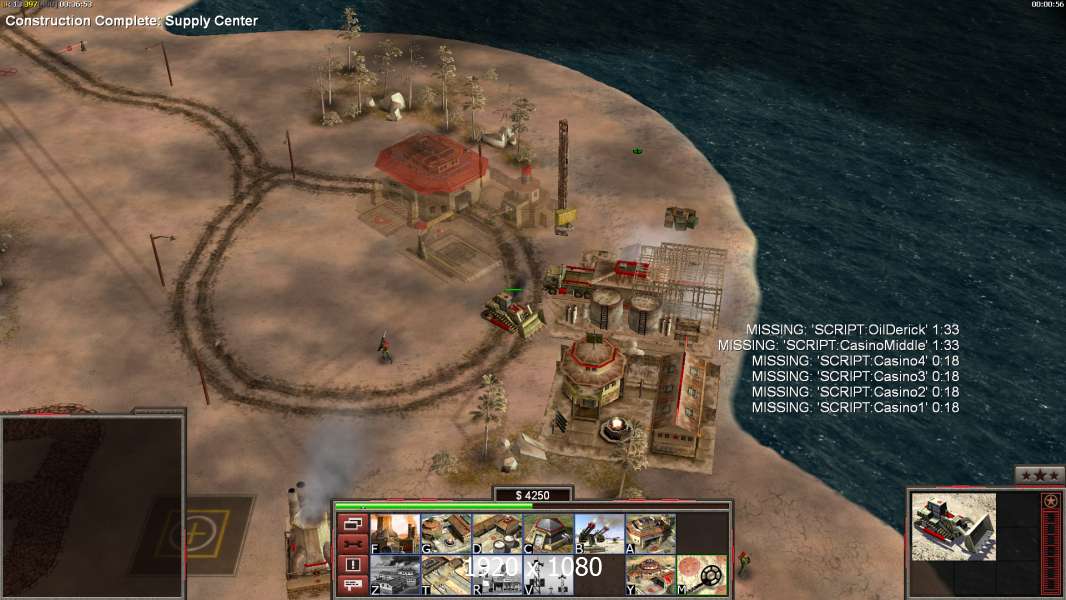Screen dimensions: 1066x600
Task: Choose the War Factory icon marked A
Action: click(x=650, y=534)
